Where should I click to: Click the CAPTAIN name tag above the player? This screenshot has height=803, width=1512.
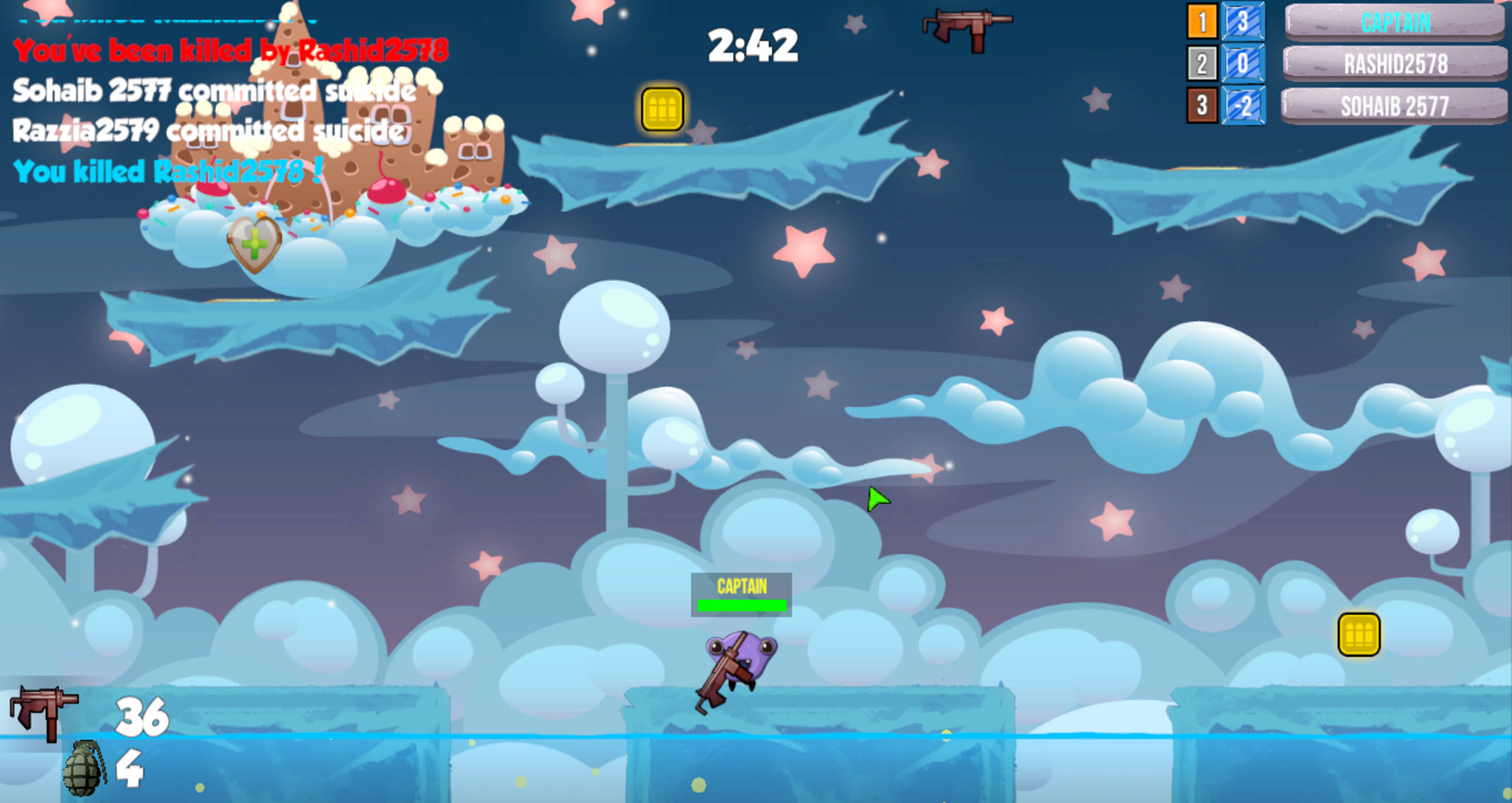(740, 586)
